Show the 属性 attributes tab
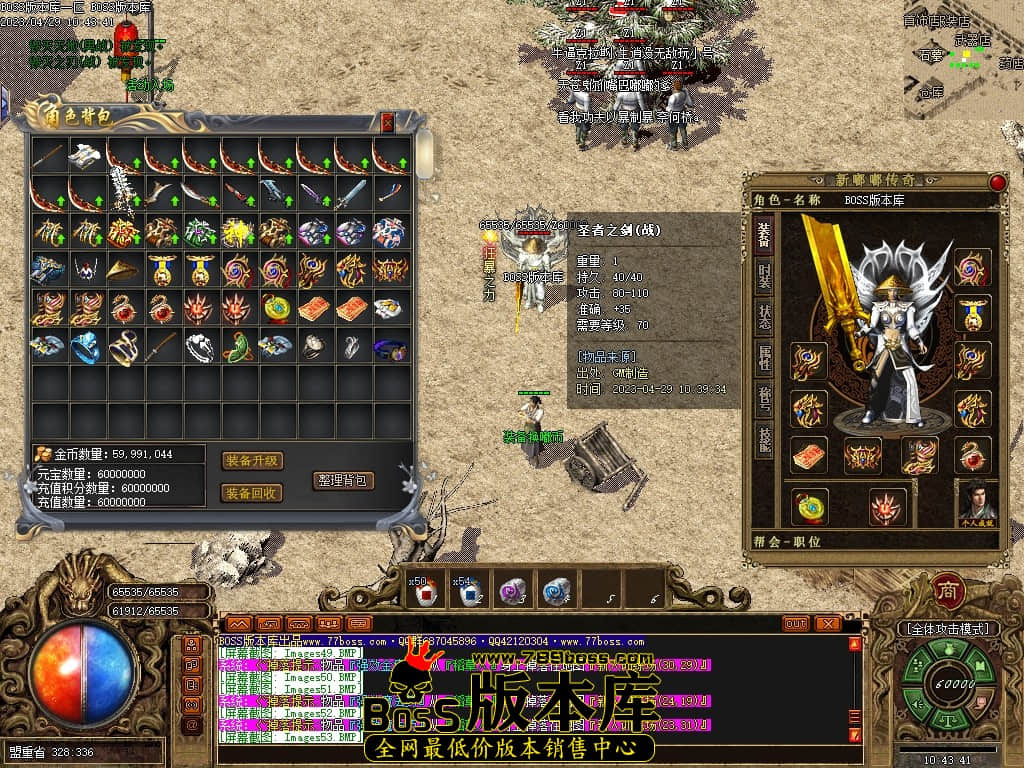 [x=763, y=356]
